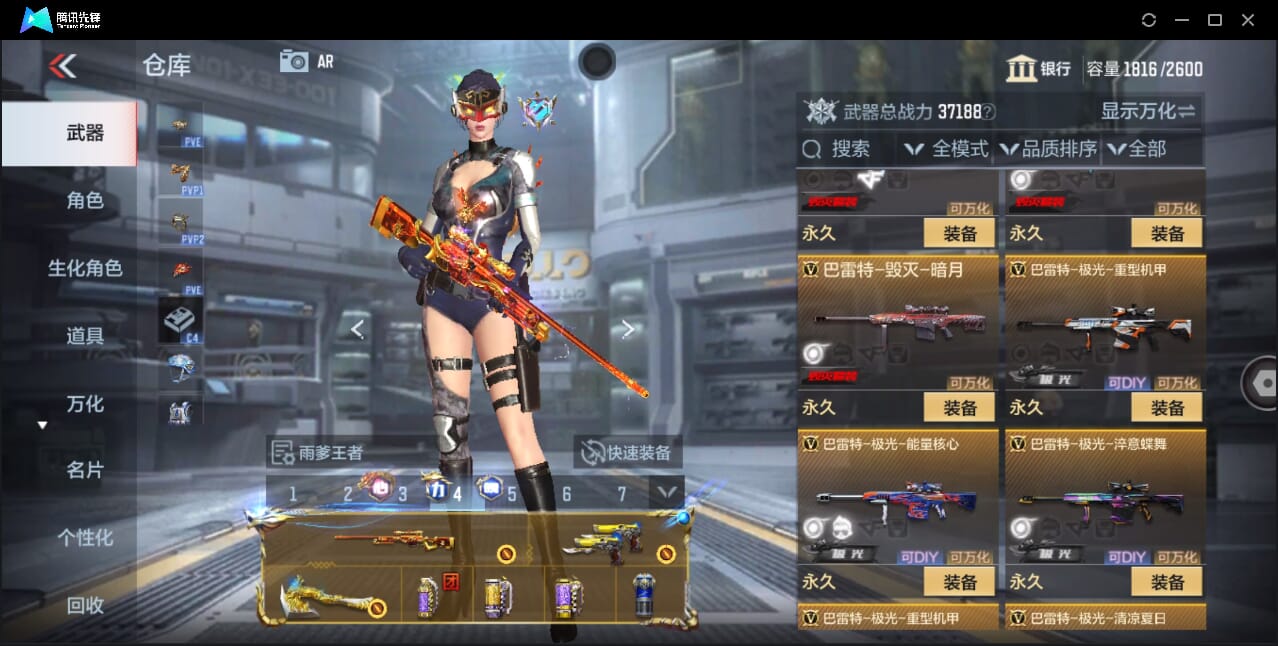Open the 万化 tab
1278x646 pixels.
coord(85,404)
